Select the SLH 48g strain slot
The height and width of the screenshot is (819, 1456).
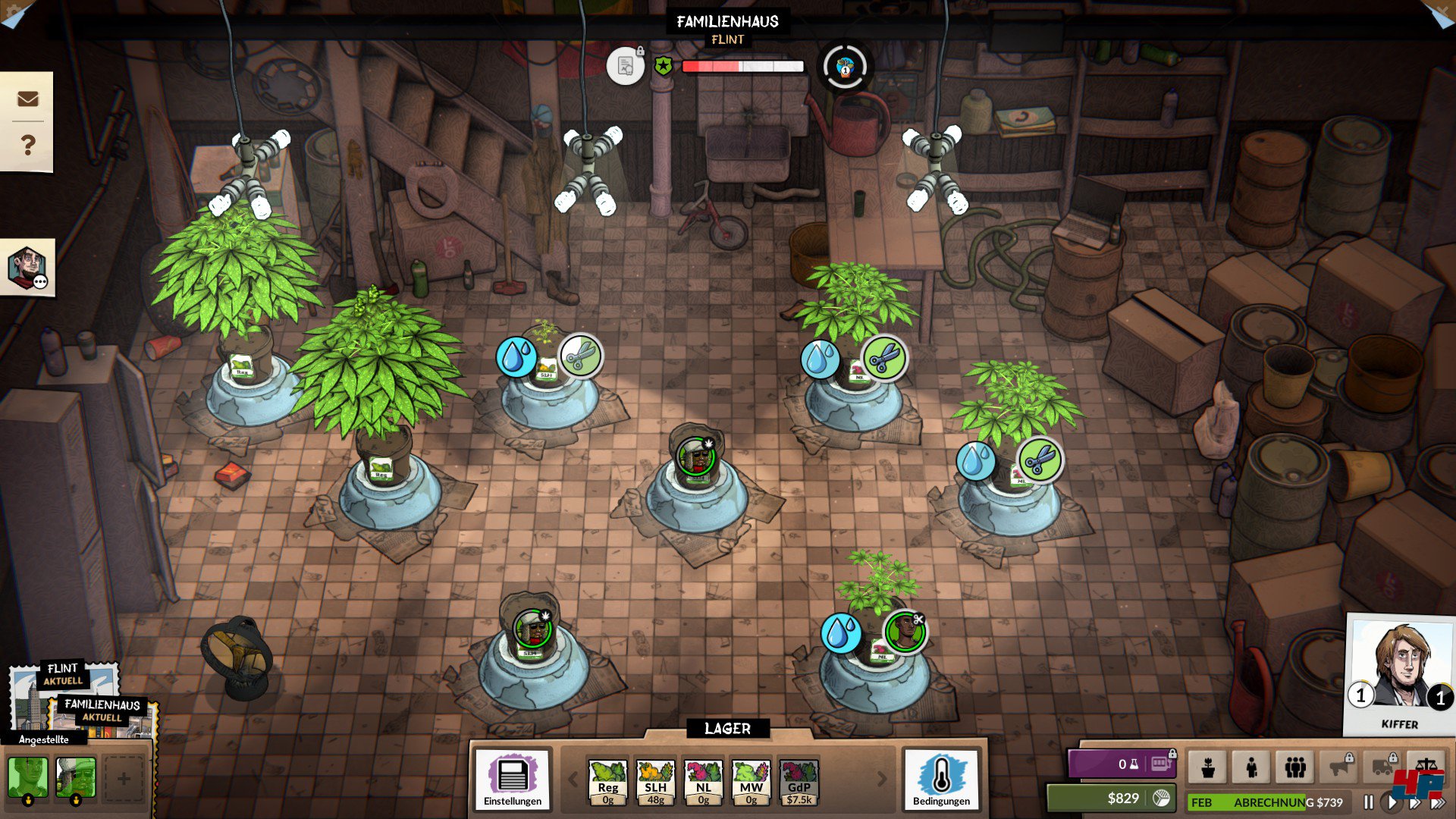[x=655, y=782]
